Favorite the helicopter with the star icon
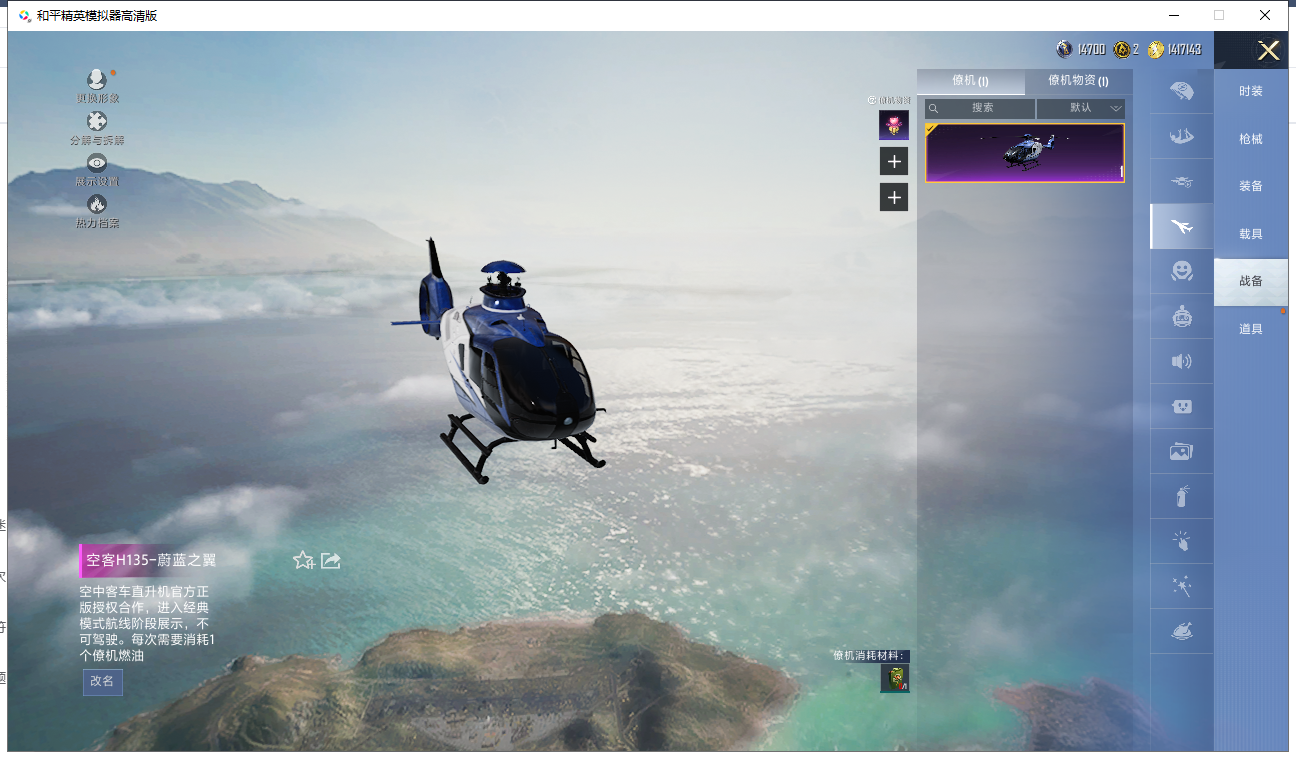Viewport: 1296px width, 759px height. [x=303, y=561]
